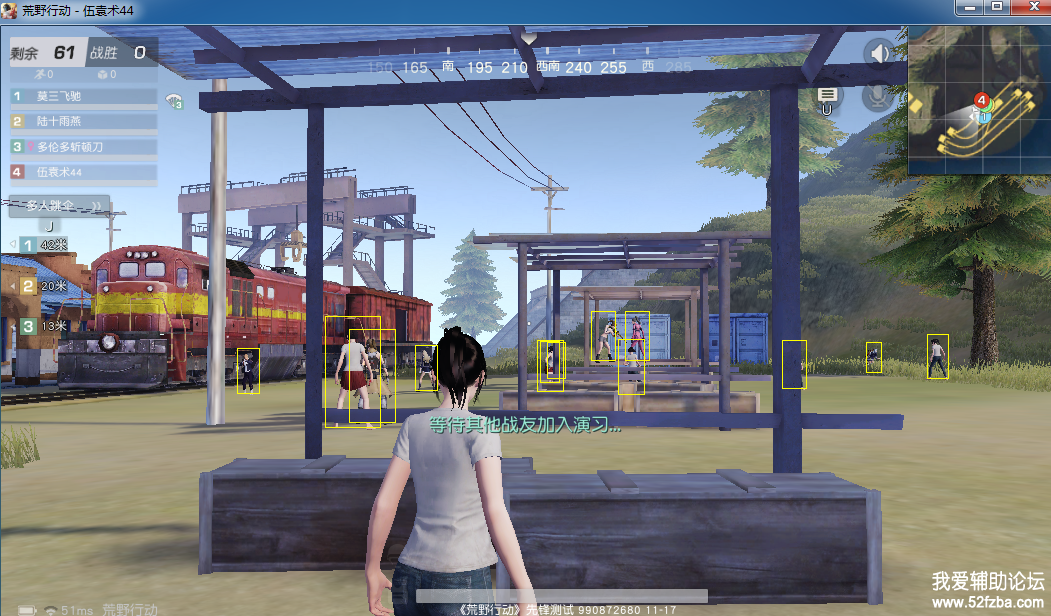
Task: Select teammate 多伦多斩顿刀 in squad list
Action: [x=84, y=146]
